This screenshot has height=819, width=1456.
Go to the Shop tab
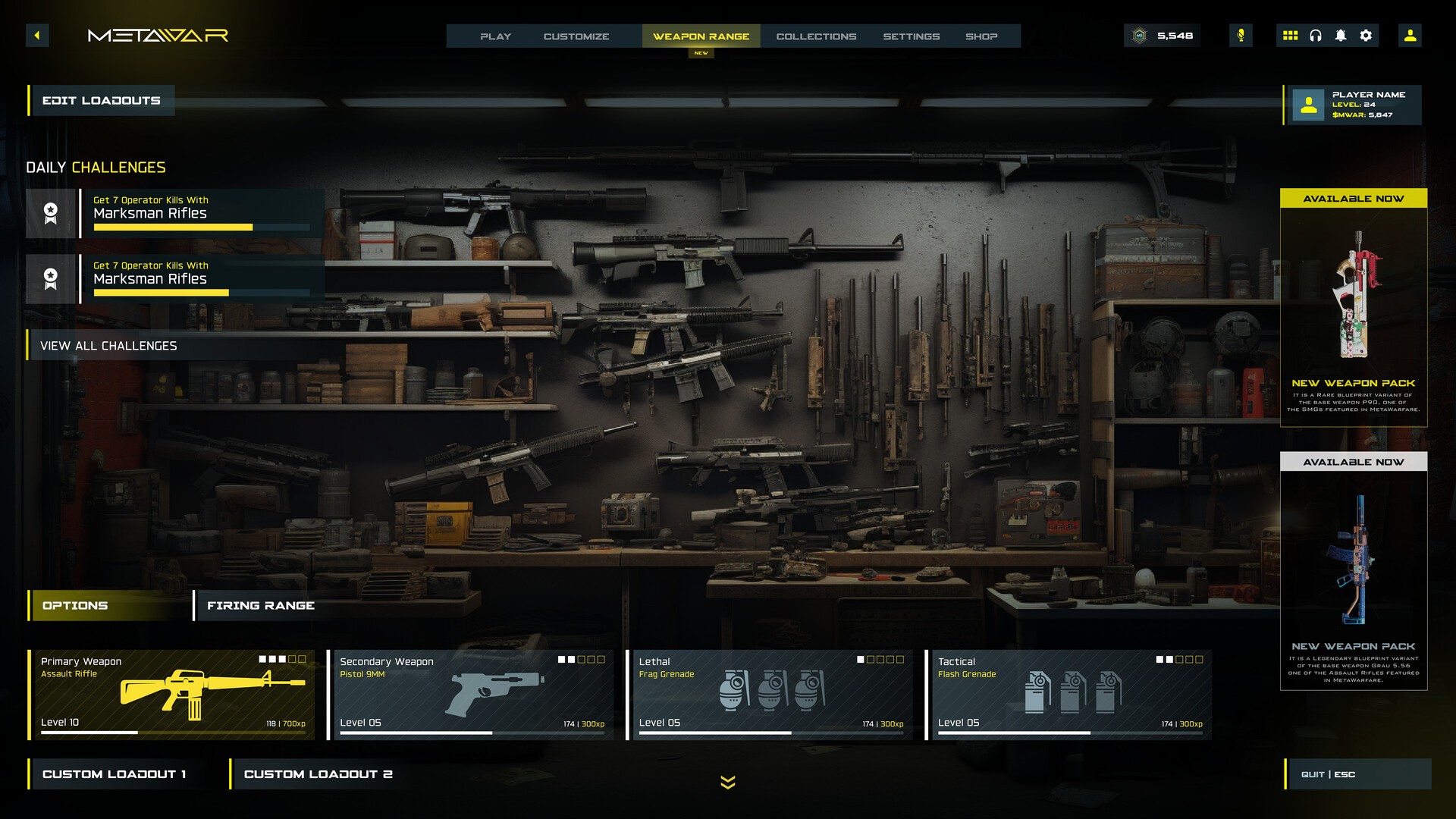(981, 36)
